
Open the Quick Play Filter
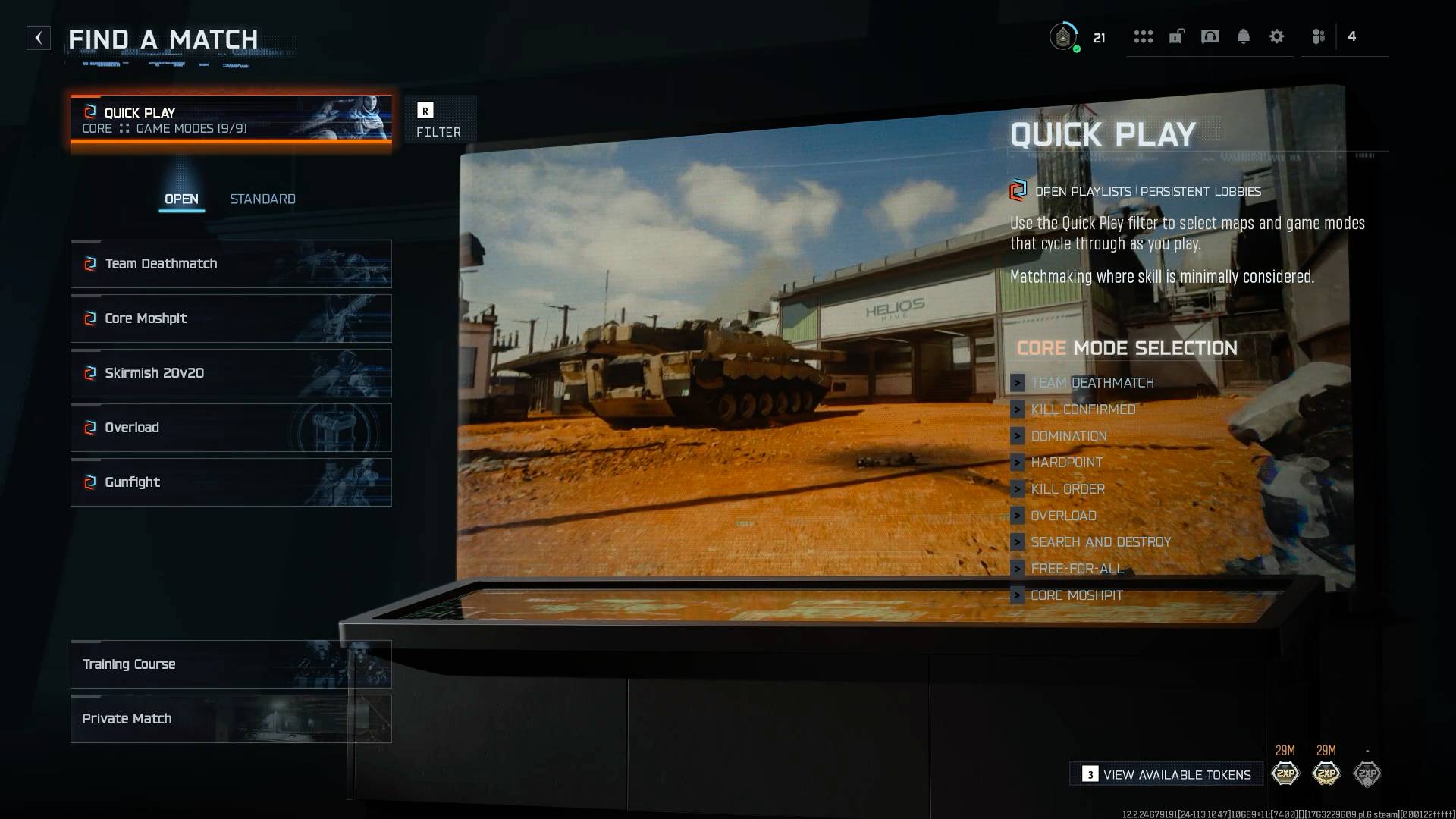pos(438,119)
